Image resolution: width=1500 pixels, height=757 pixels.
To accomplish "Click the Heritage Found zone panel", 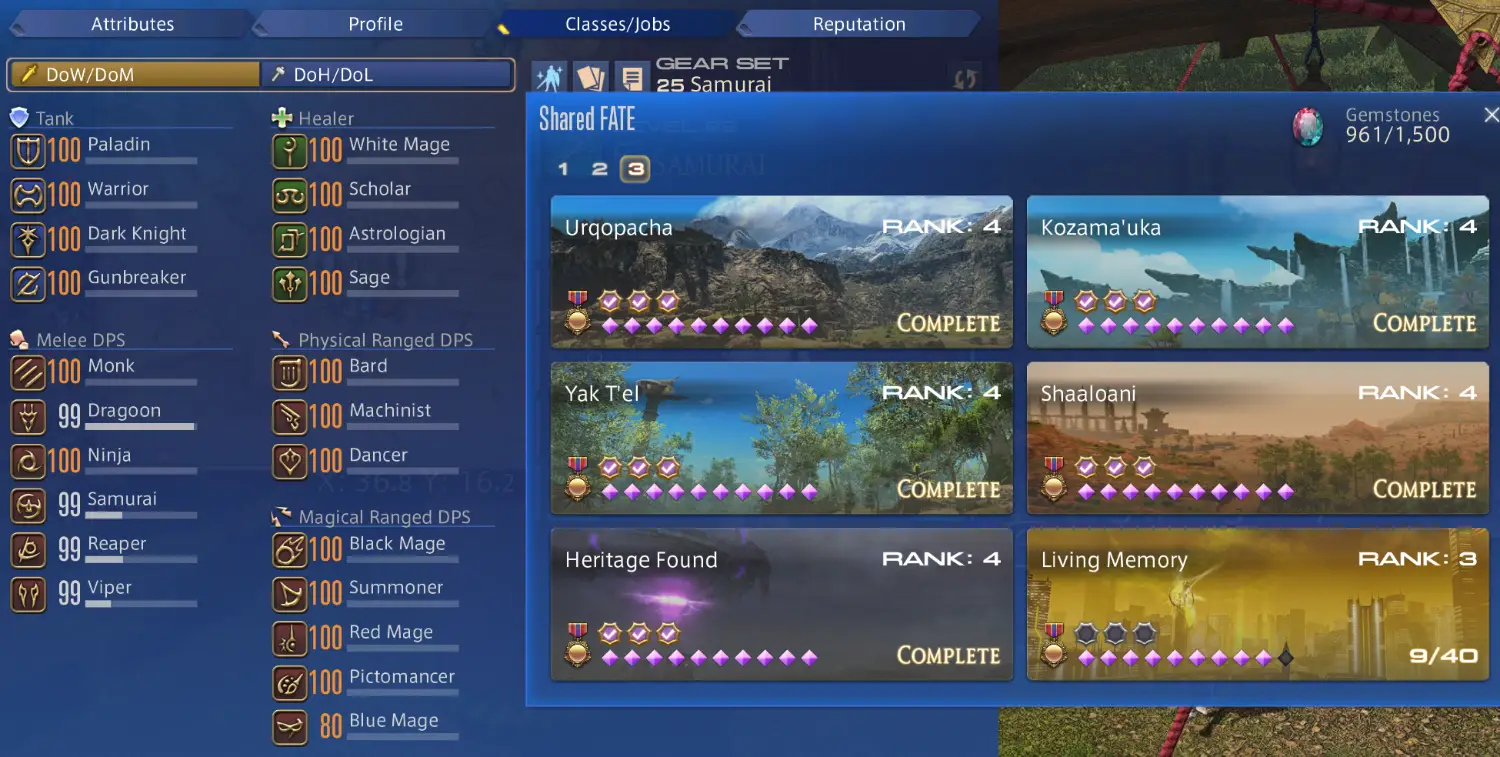I will click(781, 604).
